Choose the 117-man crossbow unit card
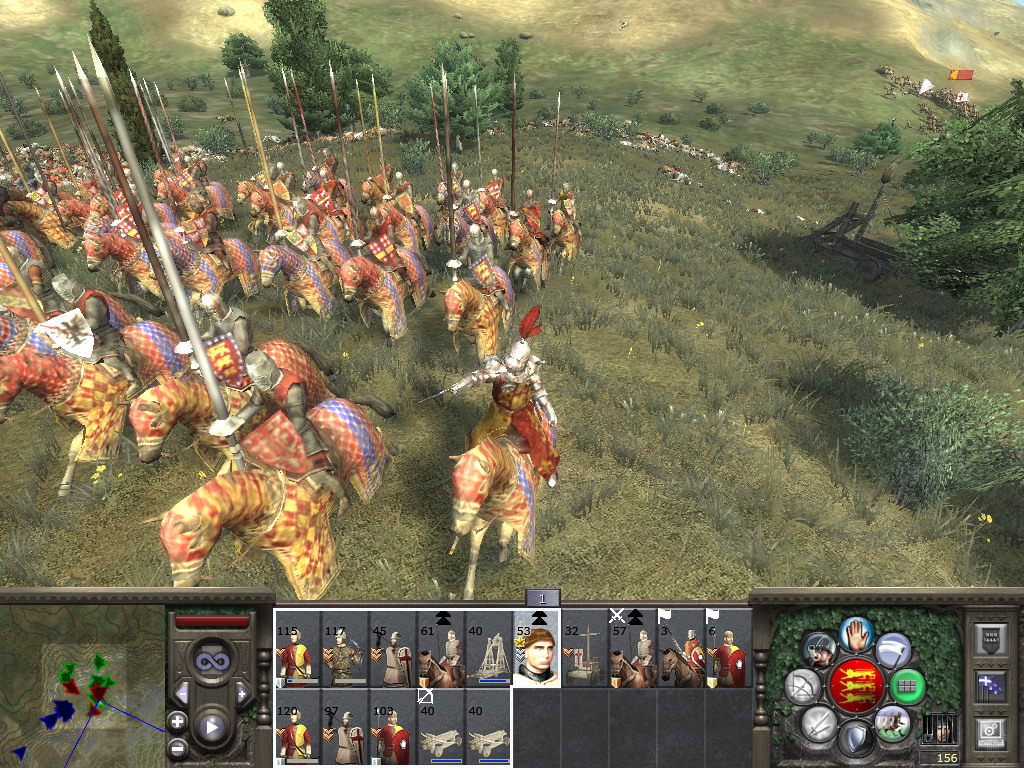Viewport: 1024px width, 768px height. pyautogui.click(x=345, y=649)
